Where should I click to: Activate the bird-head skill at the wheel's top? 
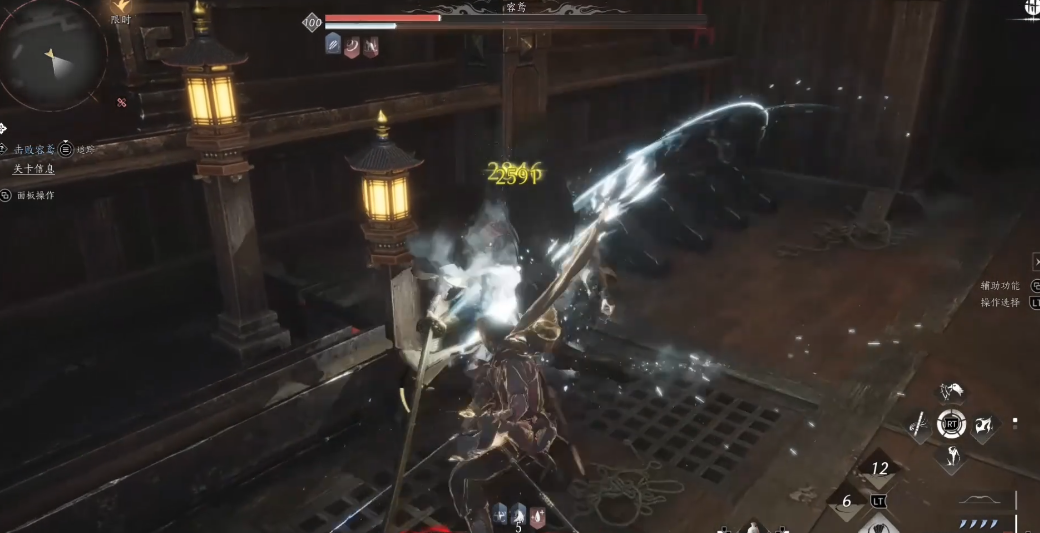tap(951, 390)
